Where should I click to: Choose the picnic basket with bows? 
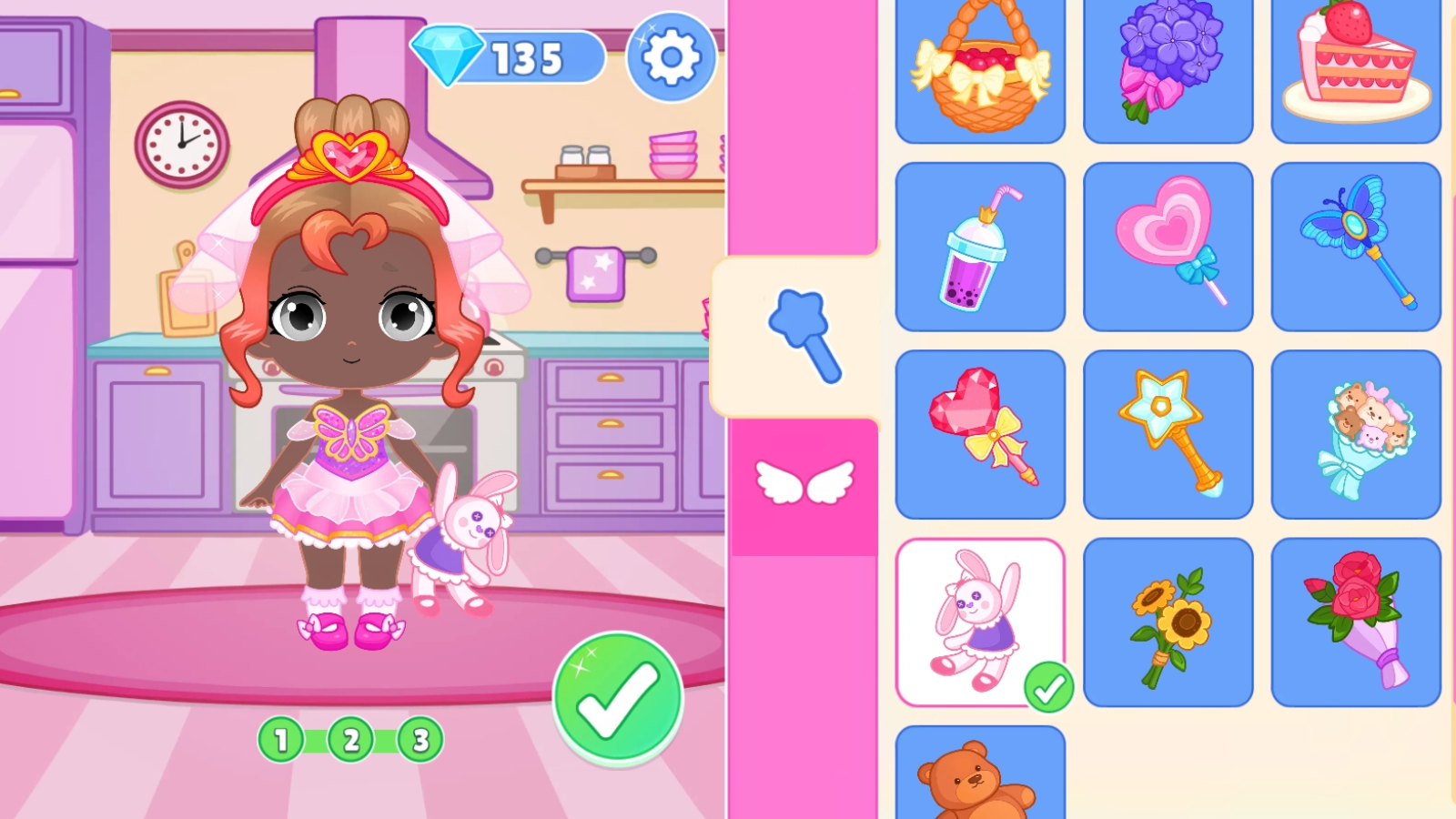point(981,62)
